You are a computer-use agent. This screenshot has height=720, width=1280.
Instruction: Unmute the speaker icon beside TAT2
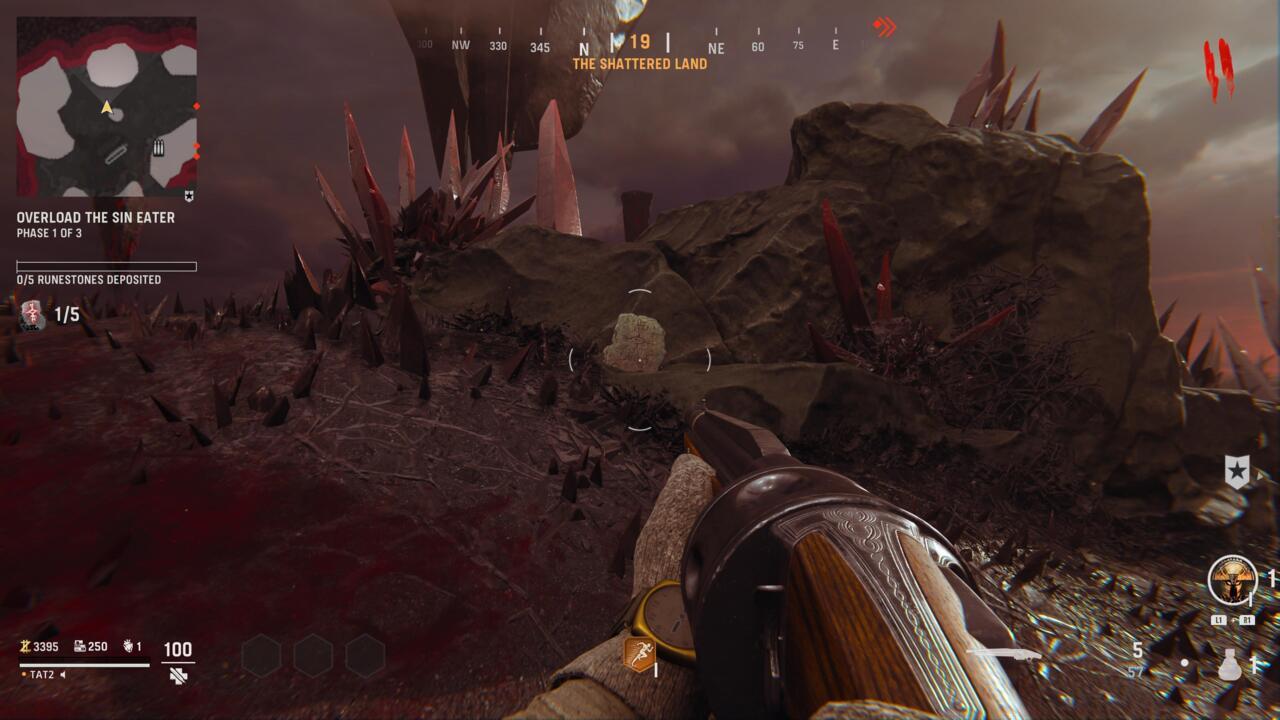point(63,675)
